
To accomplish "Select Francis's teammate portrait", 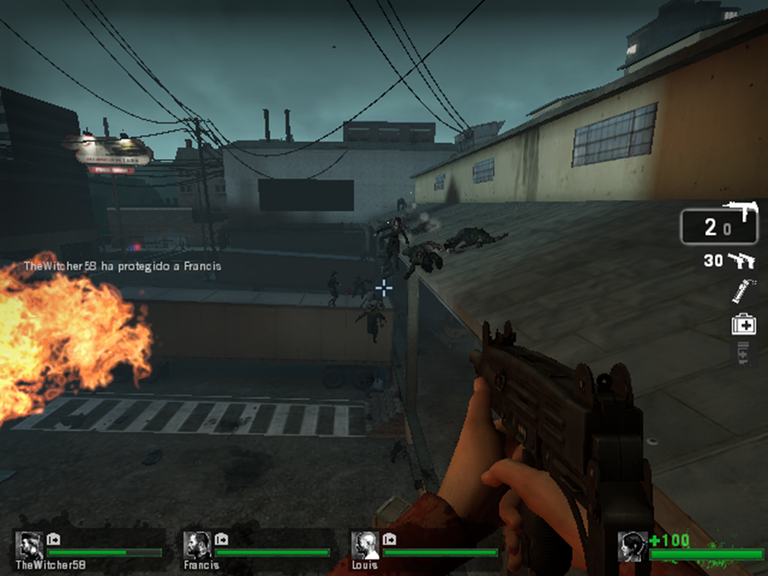I will click(x=196, y=545).
